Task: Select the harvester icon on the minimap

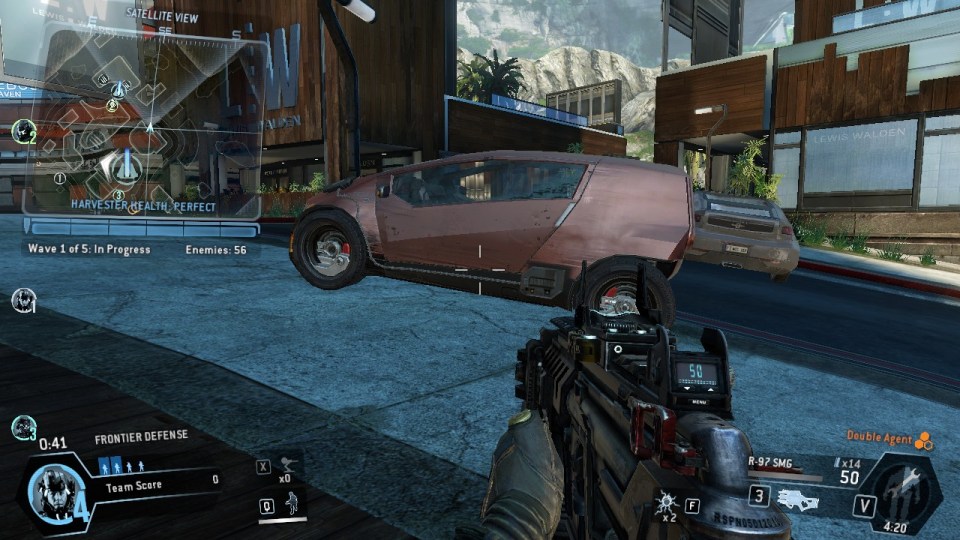Action: (x=126, y=167)
